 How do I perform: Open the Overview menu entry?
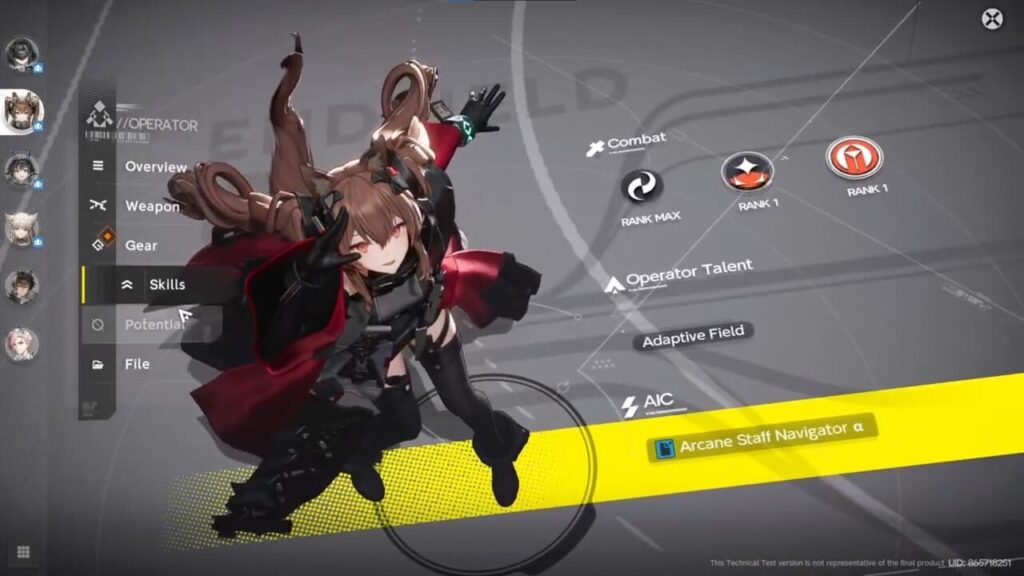click(x=155, y=167)
